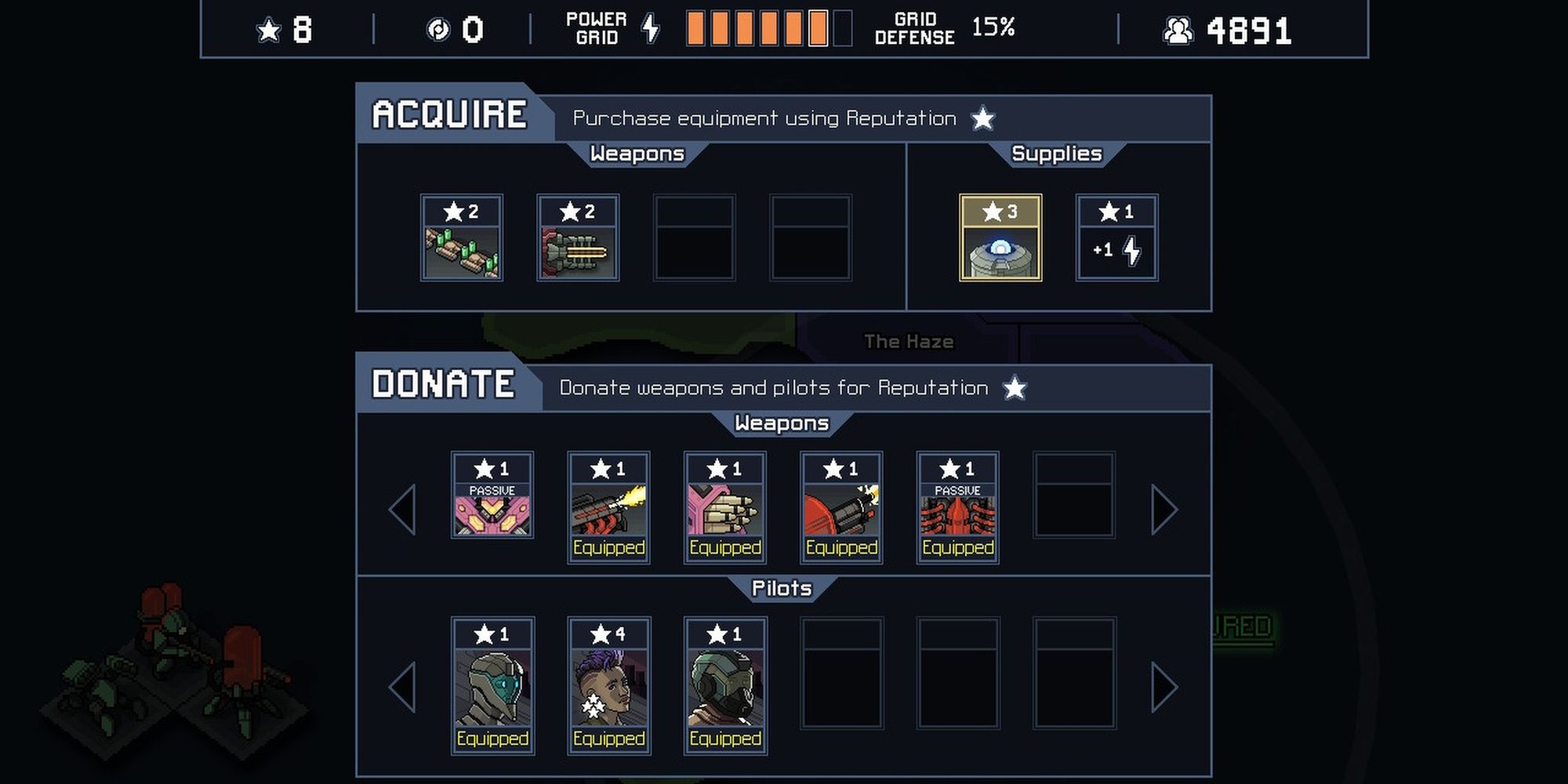The width and height of the screenshot is (1568, 784).
Task: Click the DONATE header banner
Action: [441, 383]
